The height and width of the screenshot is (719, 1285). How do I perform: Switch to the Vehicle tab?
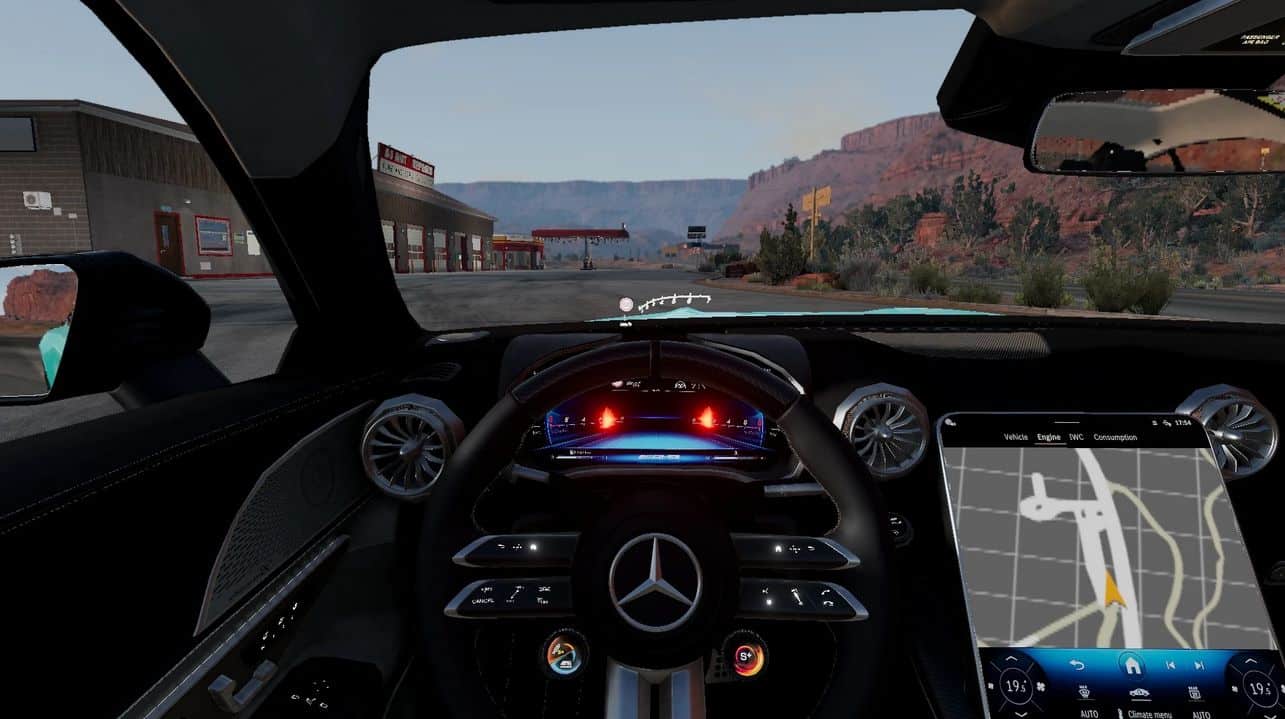pyautogui.click(x=1015, y=437)
